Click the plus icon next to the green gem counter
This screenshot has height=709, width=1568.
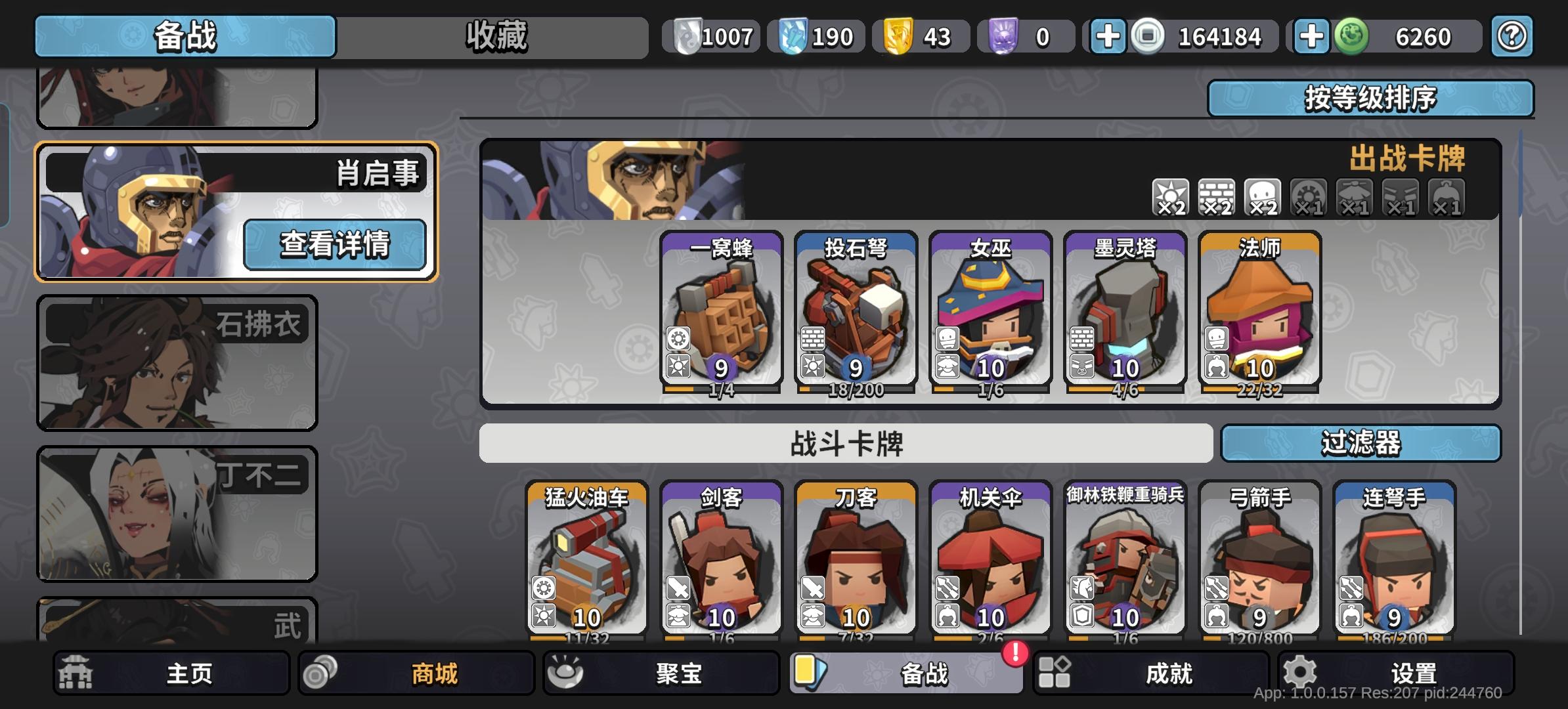(1311, 37)
